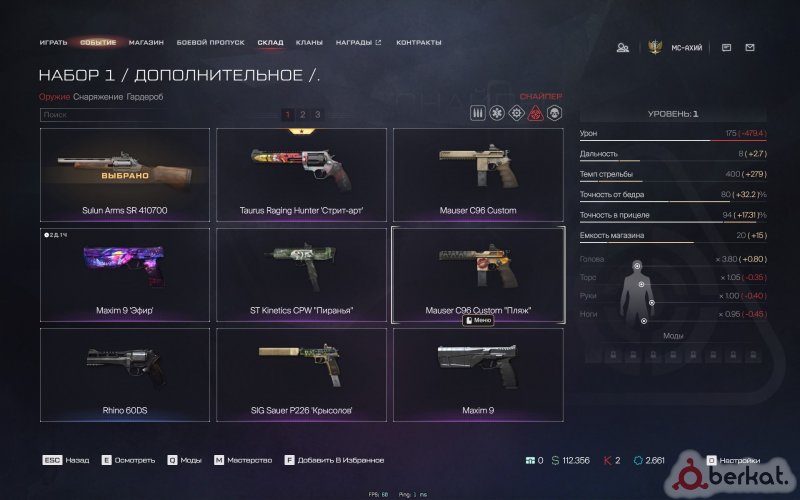Select the red skull sniper class icon
This screenshot has width=800, height=500.
(535, 113)
